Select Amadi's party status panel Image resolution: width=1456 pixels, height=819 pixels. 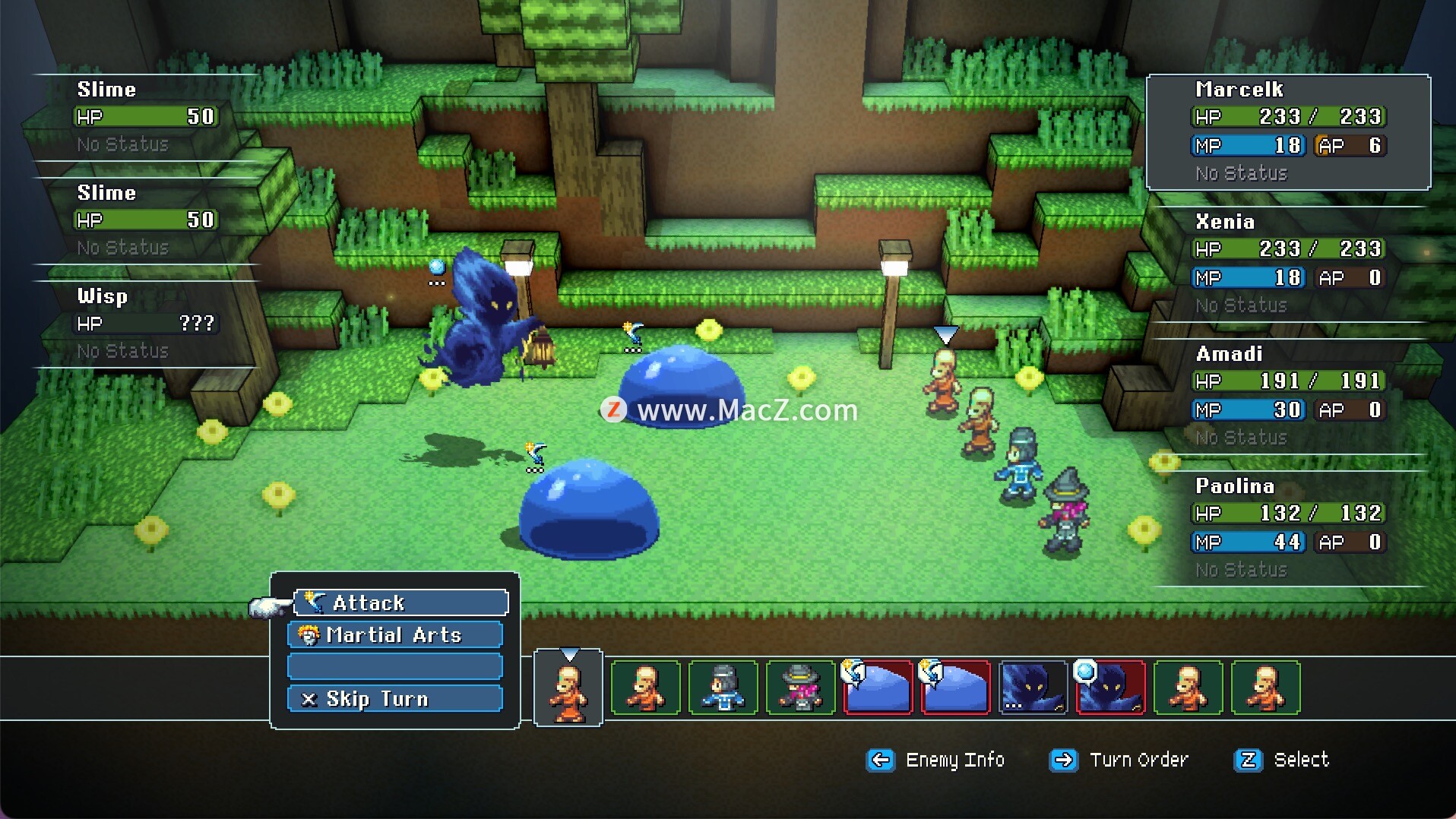(x=1288, y=396)
